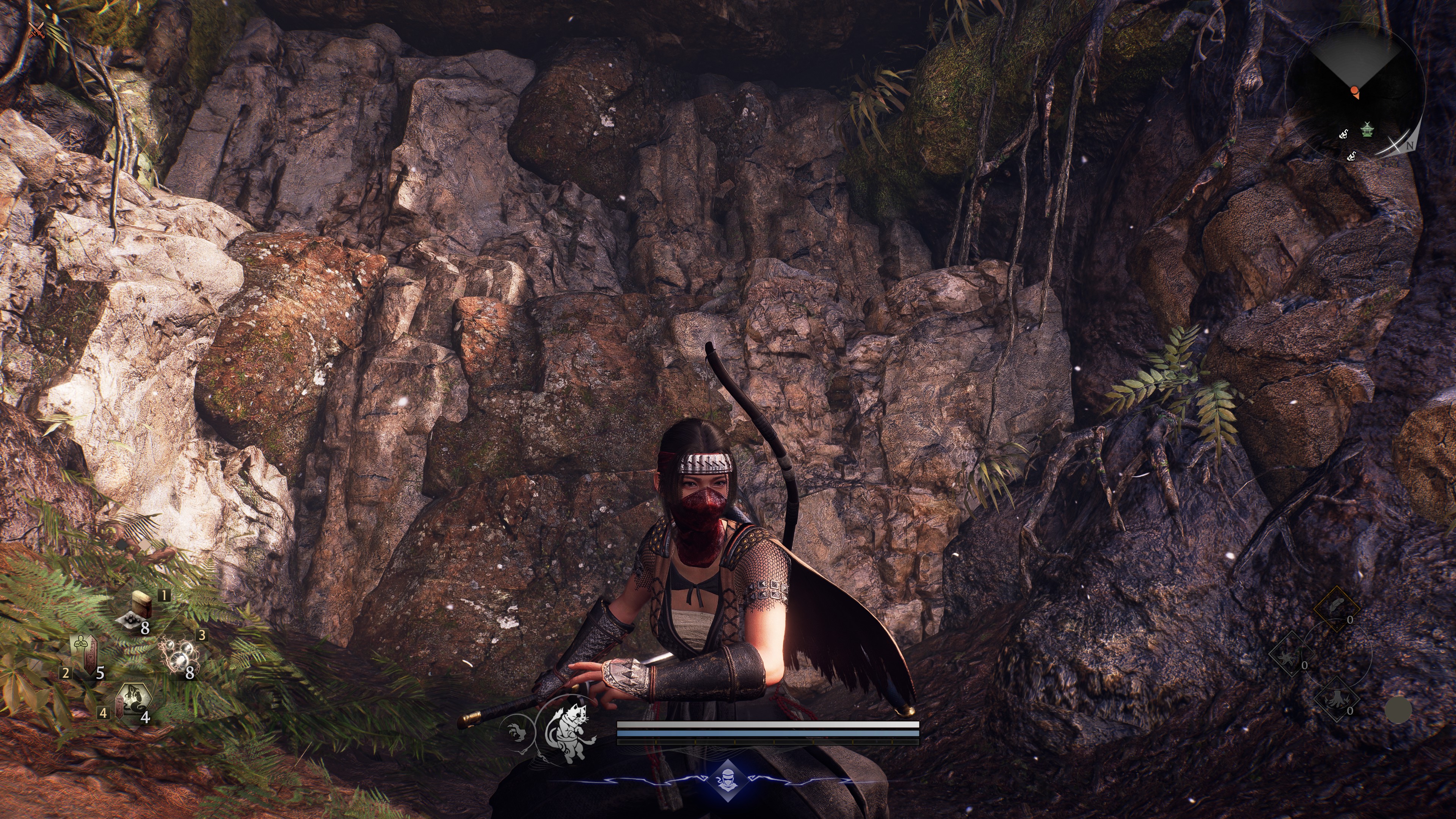The height and width of the screenshot is (819, 1456).
Task: Select the feather ninjutsu slot
Action: click(1336, 608)
